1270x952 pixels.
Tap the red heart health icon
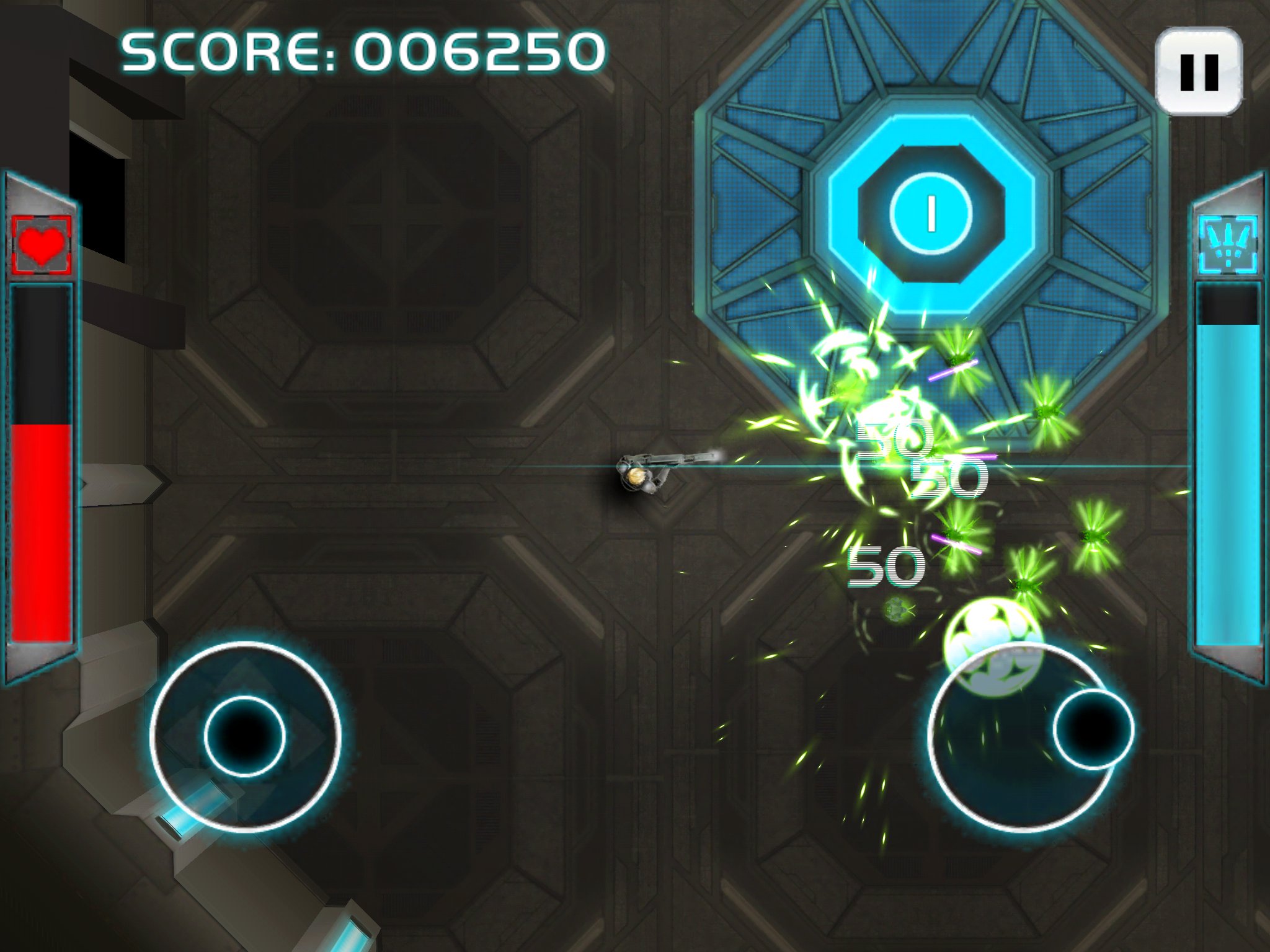[42, 245]
